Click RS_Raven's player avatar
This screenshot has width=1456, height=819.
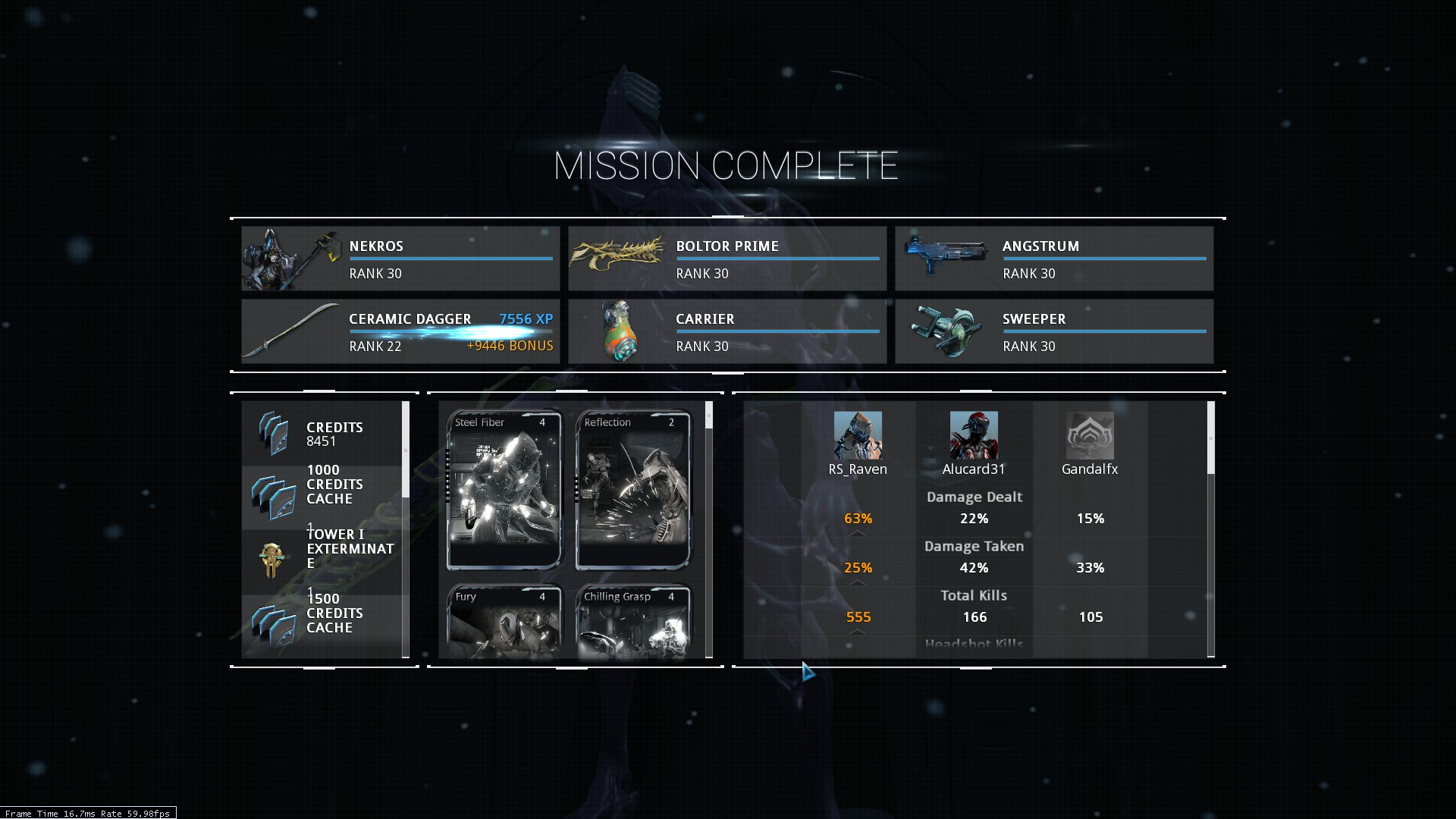[858, 435]
